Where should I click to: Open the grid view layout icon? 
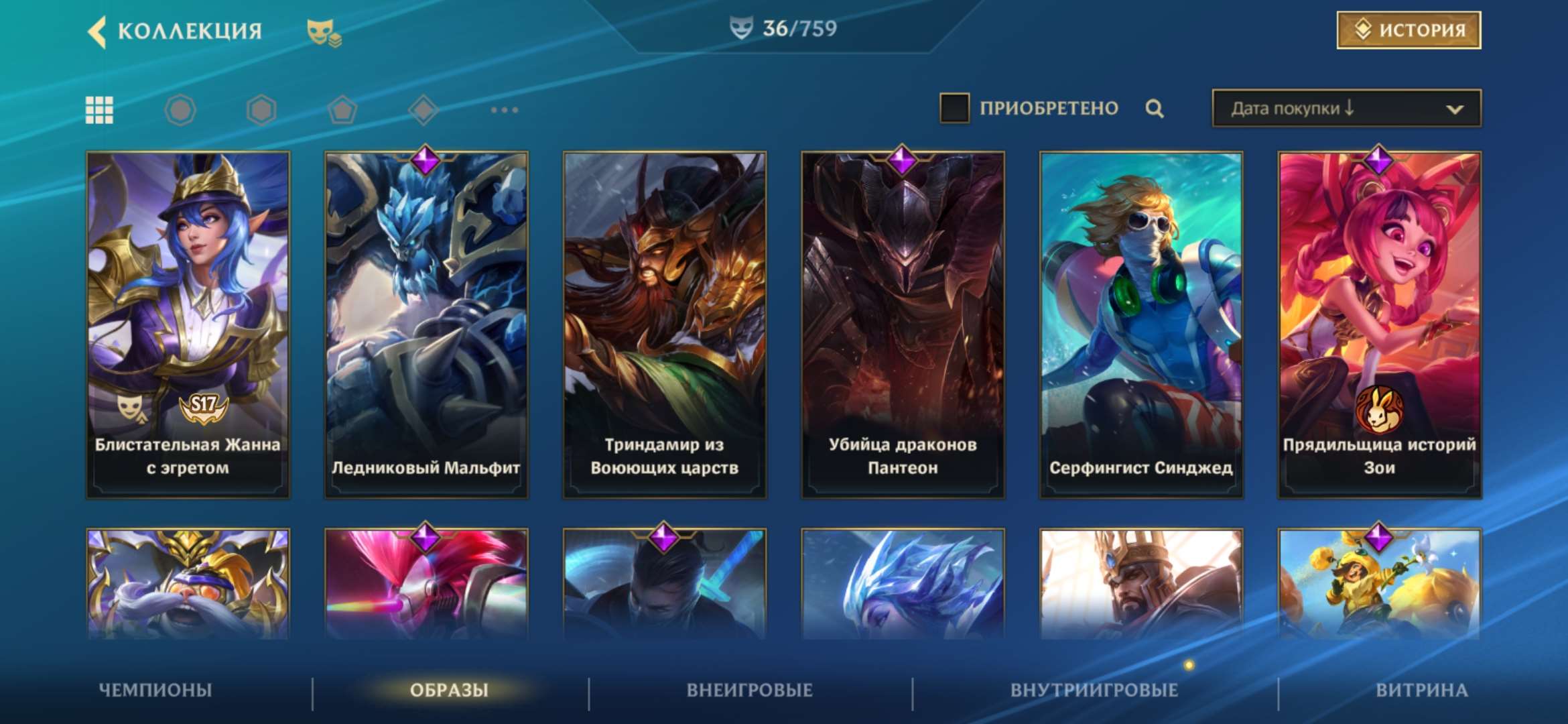click(x=99, y=109)
